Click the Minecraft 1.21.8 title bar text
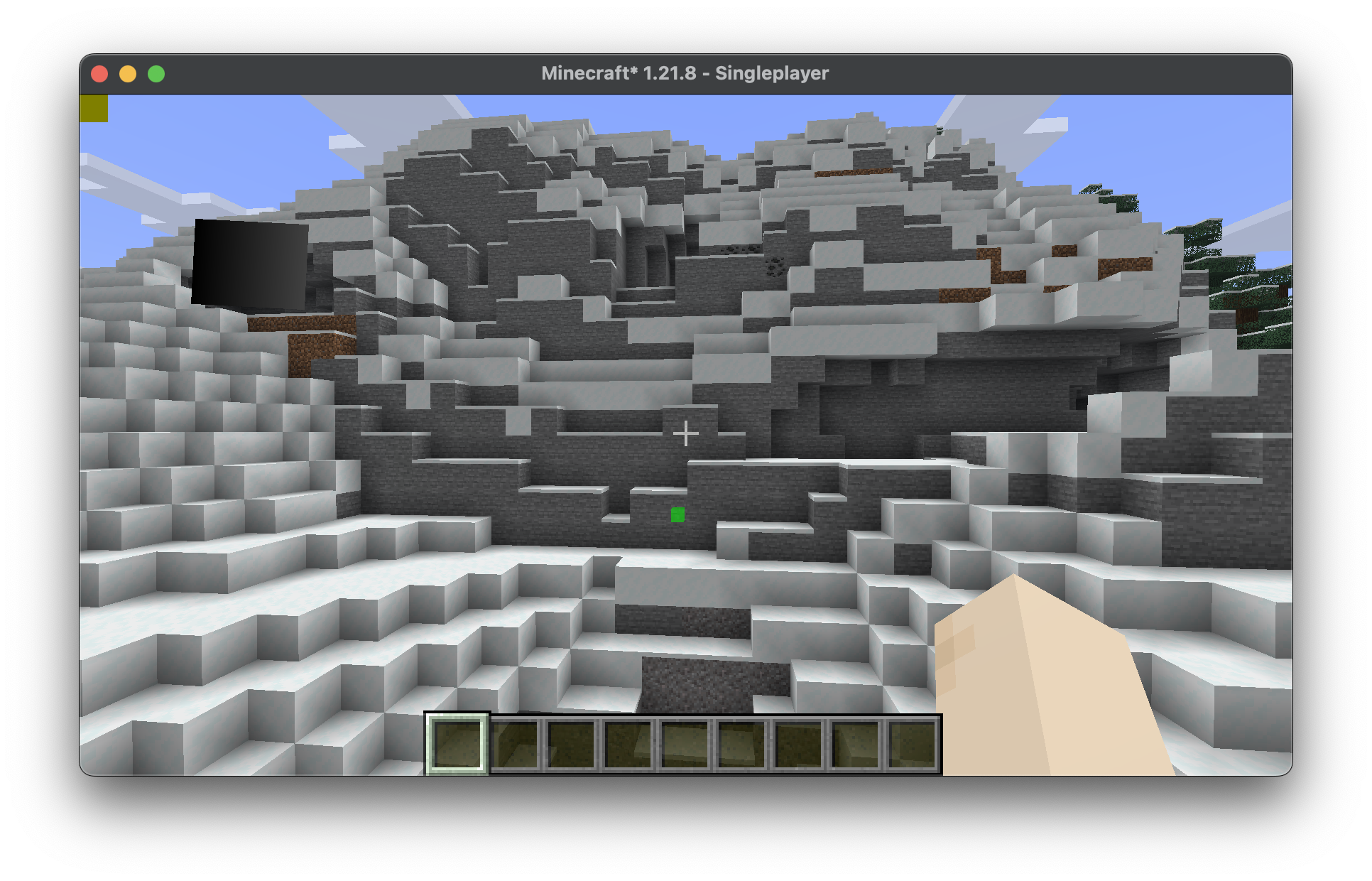The height and width of the screenshot is (881, 1372). [685, 72]
